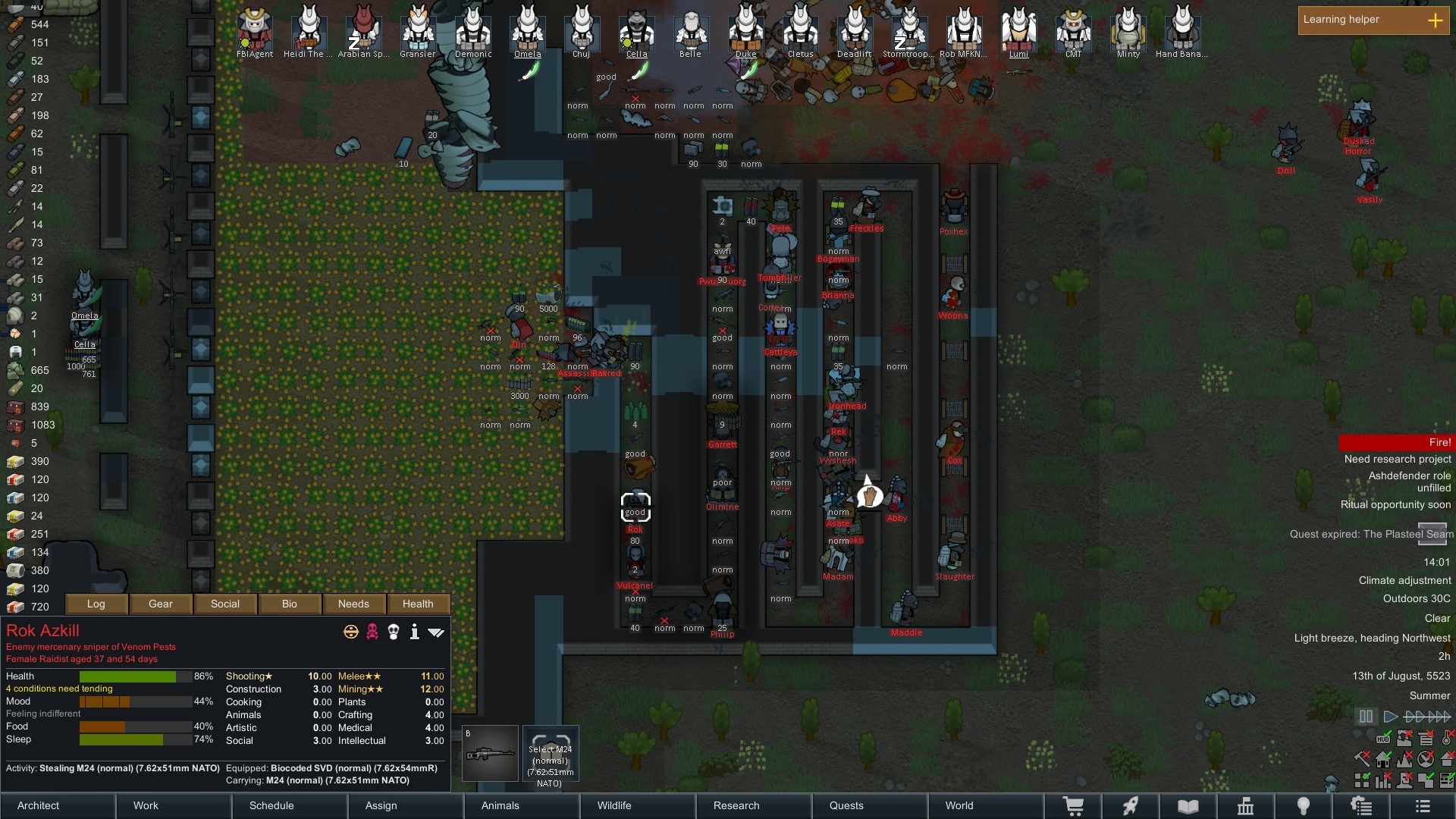Viewport: 1456px width, 819px height.
Task: Click the red Fire! alert
Action: pos(1396,442)
